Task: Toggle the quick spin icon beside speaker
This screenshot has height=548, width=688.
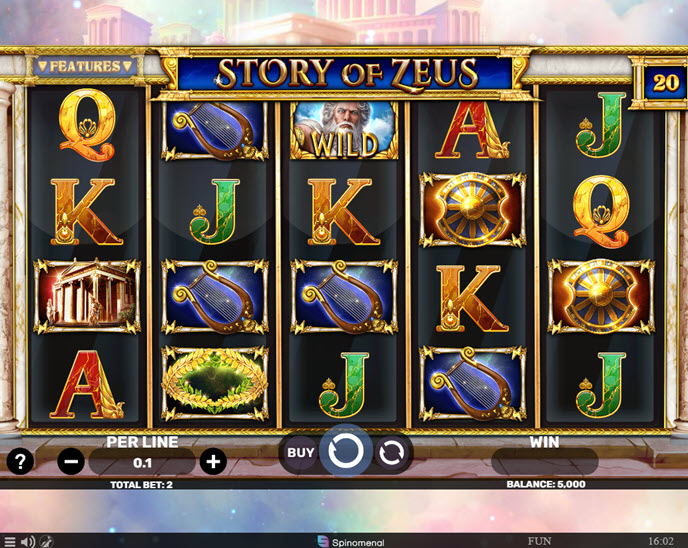Action: (x=46, y=541)
